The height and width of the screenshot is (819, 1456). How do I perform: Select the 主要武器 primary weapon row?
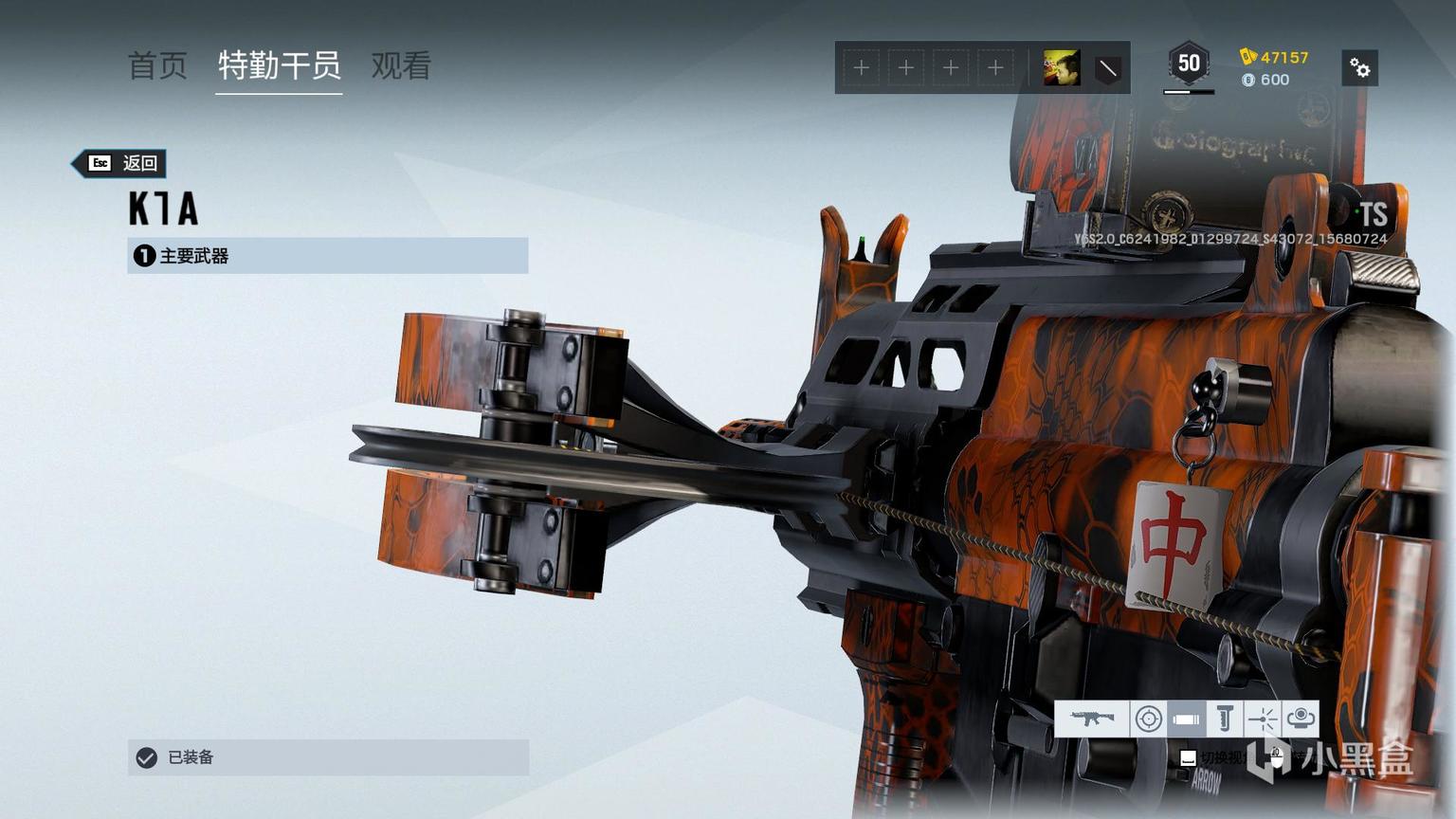(x=327, y=256)
